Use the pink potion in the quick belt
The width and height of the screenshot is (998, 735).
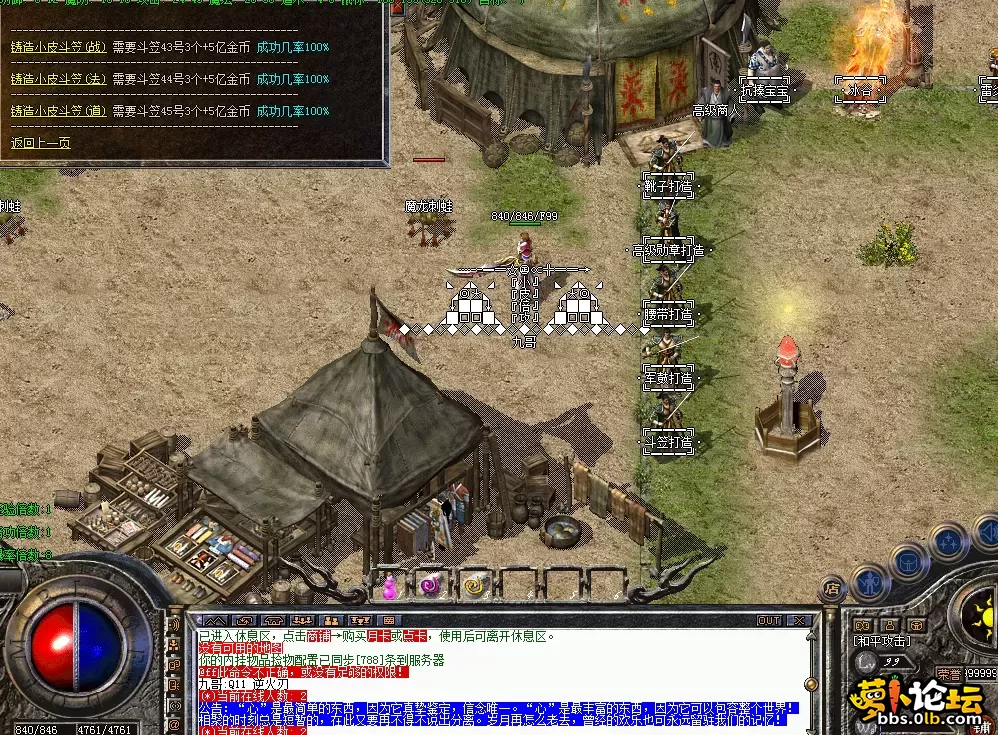tap(391, 587)
